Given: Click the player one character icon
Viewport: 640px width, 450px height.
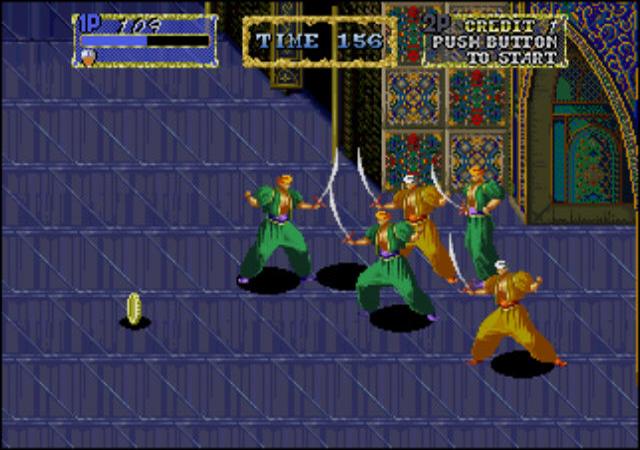Looking at the screenshot, I should pyautogui.click(x=88, y=58).
